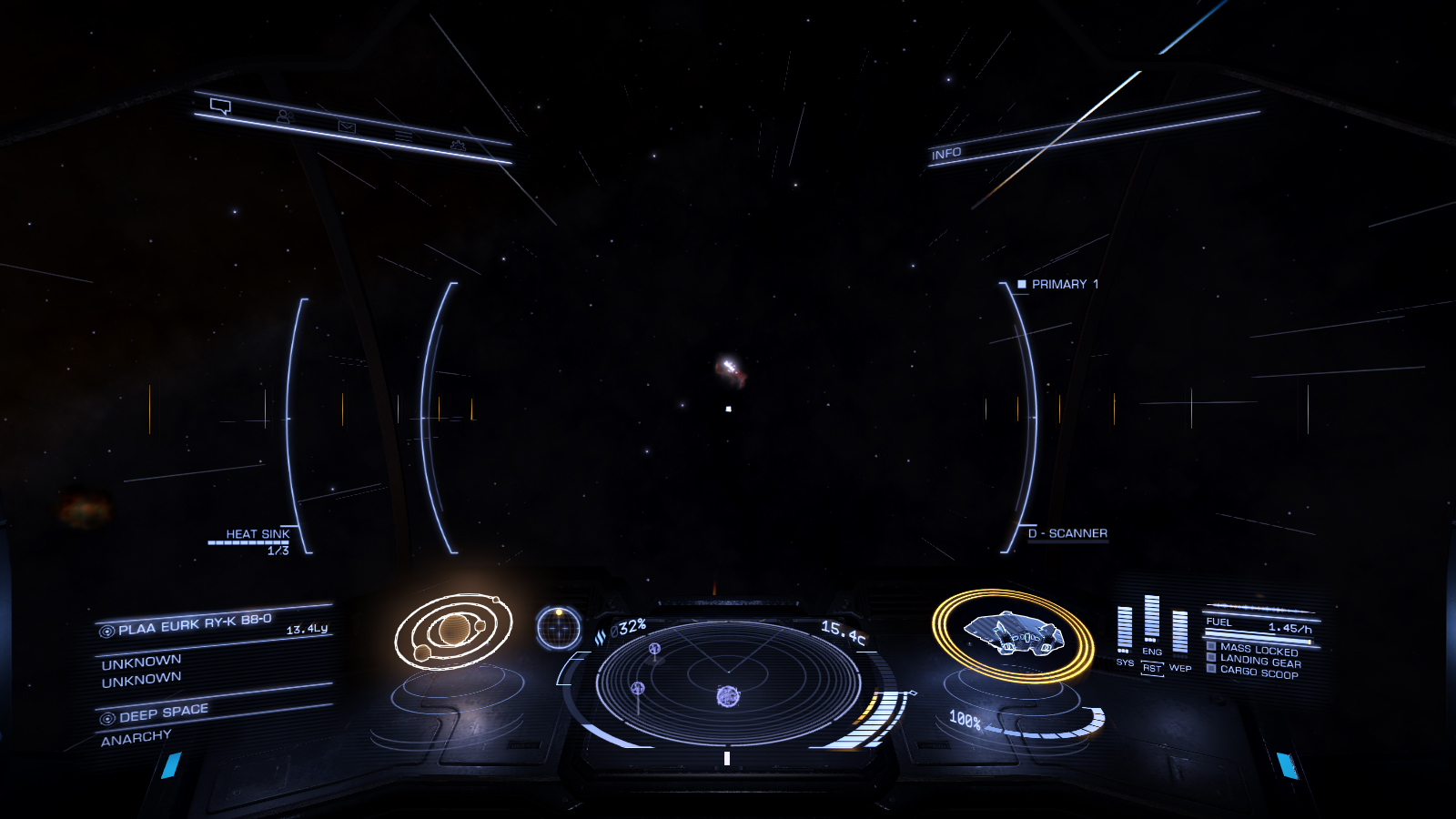The height and width of the screenshot is (819, 1456).
Task: Select the contacts person icon
Action: [285, 116]
